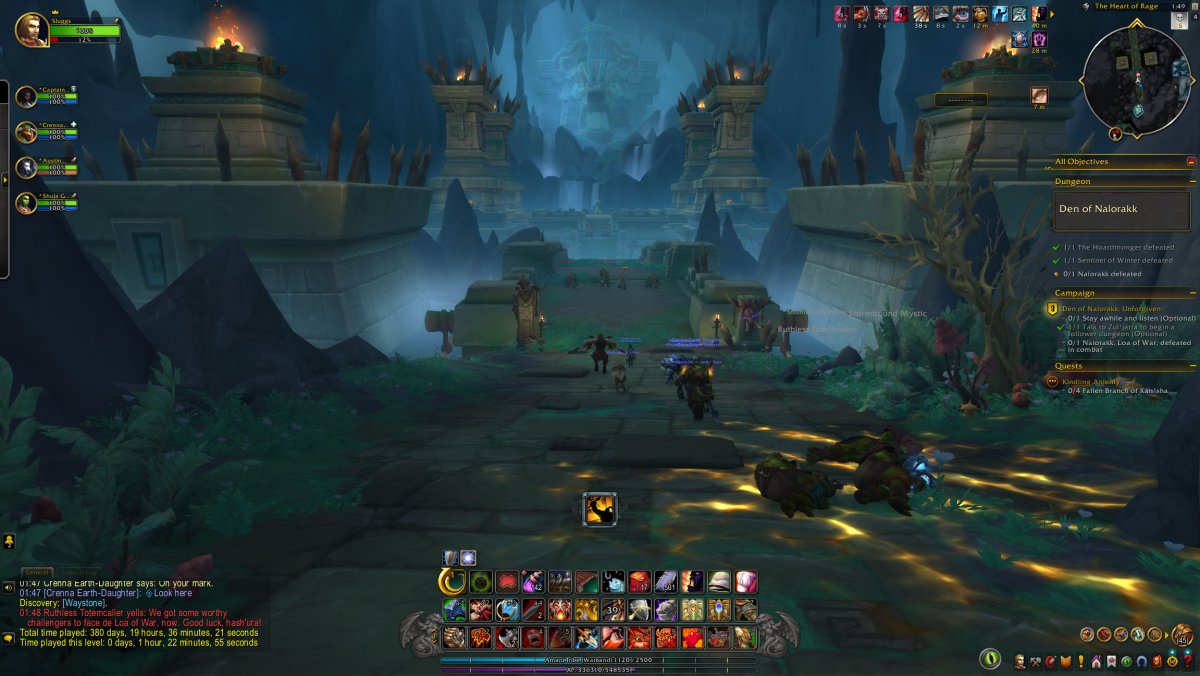Screen dimensions: 1200x676
Task: Use the gold swirling arrow action button
Action: [x=452, y=582]
